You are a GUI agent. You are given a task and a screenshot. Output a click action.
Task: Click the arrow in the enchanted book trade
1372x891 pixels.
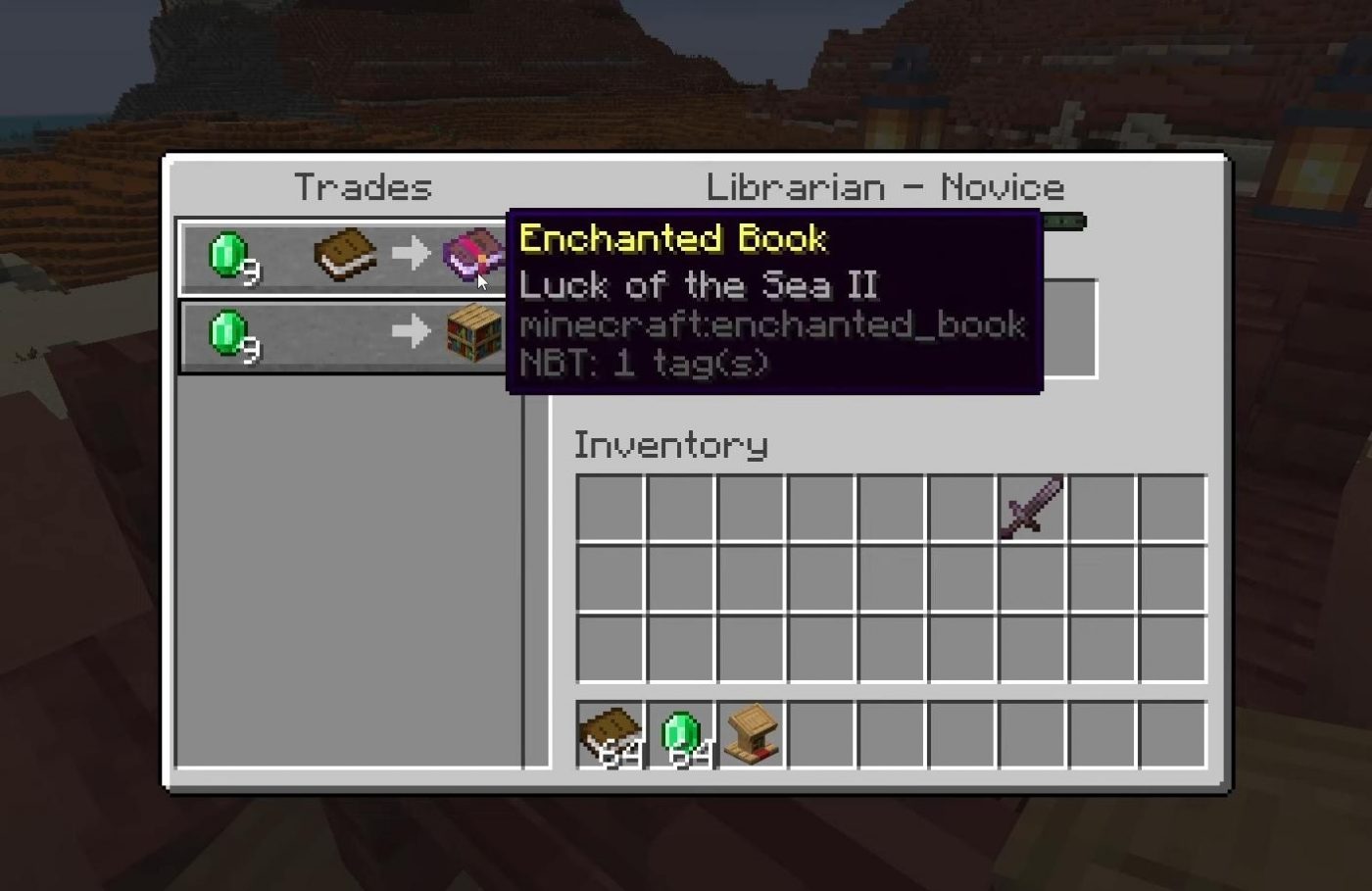[411, 253]
